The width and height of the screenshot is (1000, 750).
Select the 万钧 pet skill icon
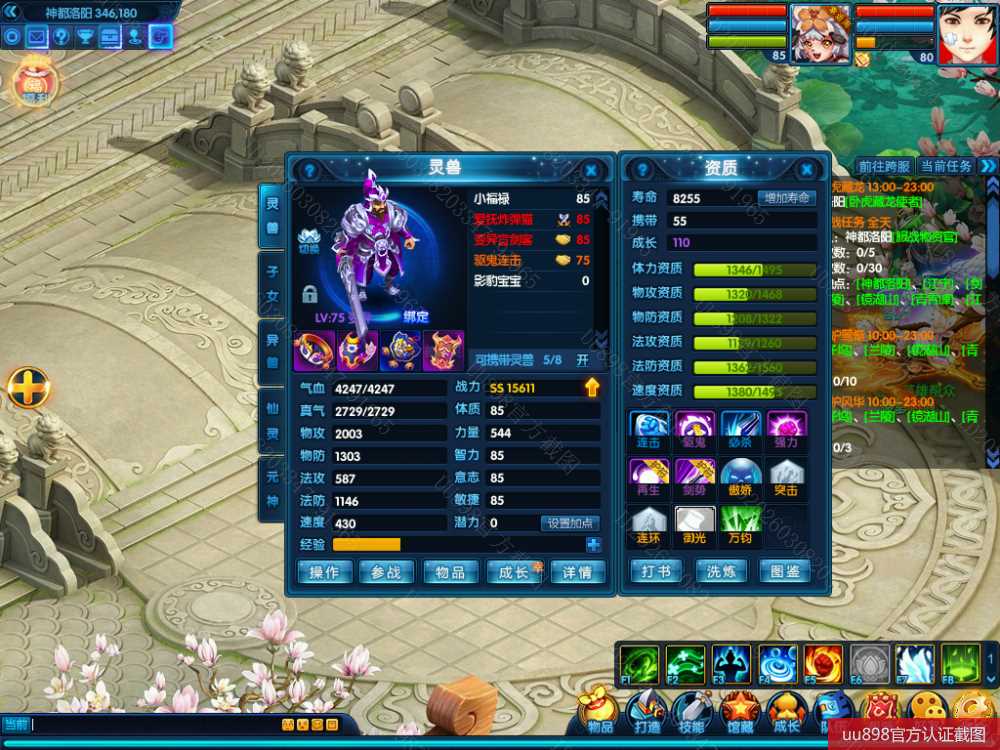(740, 523)
